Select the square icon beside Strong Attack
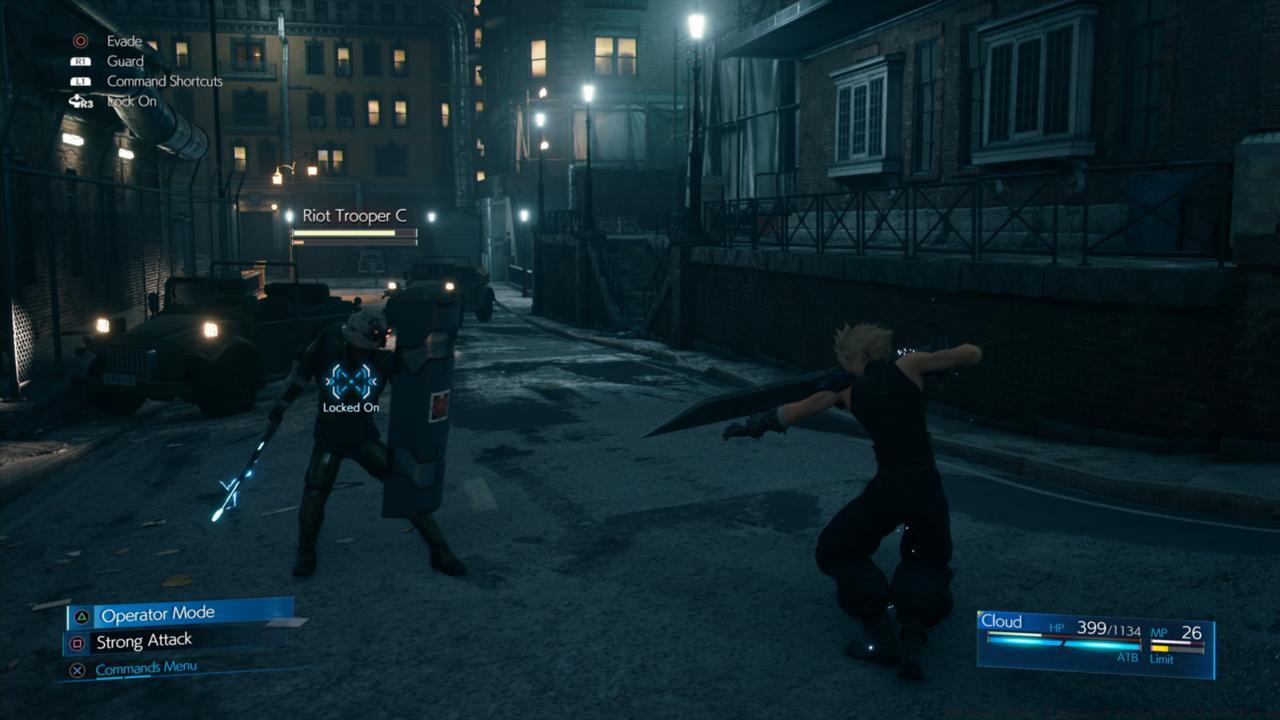The width and height of the screenshot is (1280, 720). [75, 641]
